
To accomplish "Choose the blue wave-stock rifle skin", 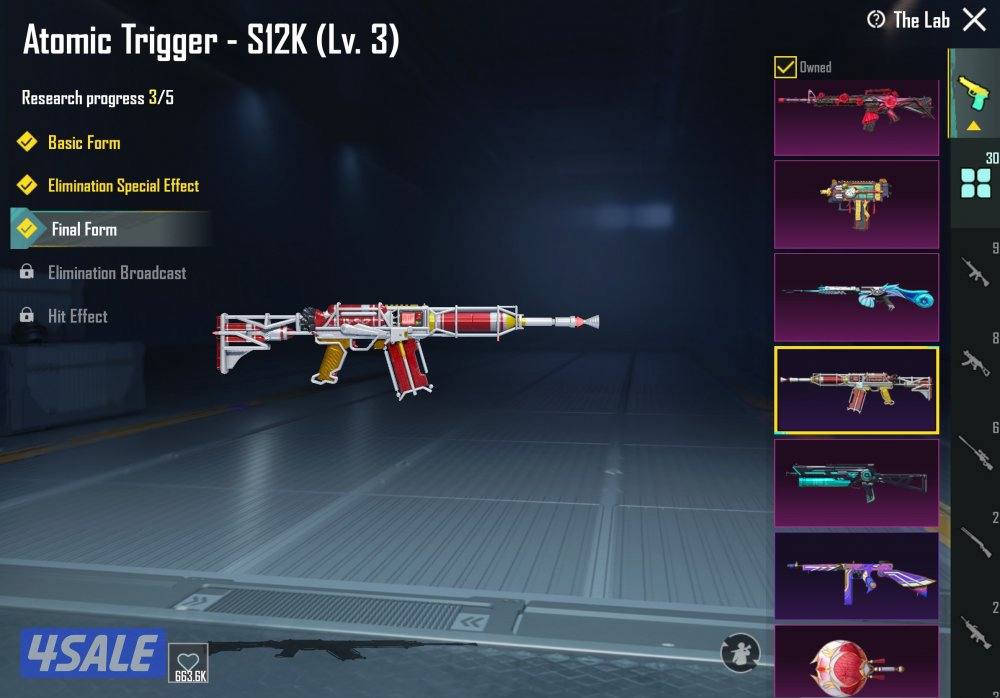I will tap(856, 297).
